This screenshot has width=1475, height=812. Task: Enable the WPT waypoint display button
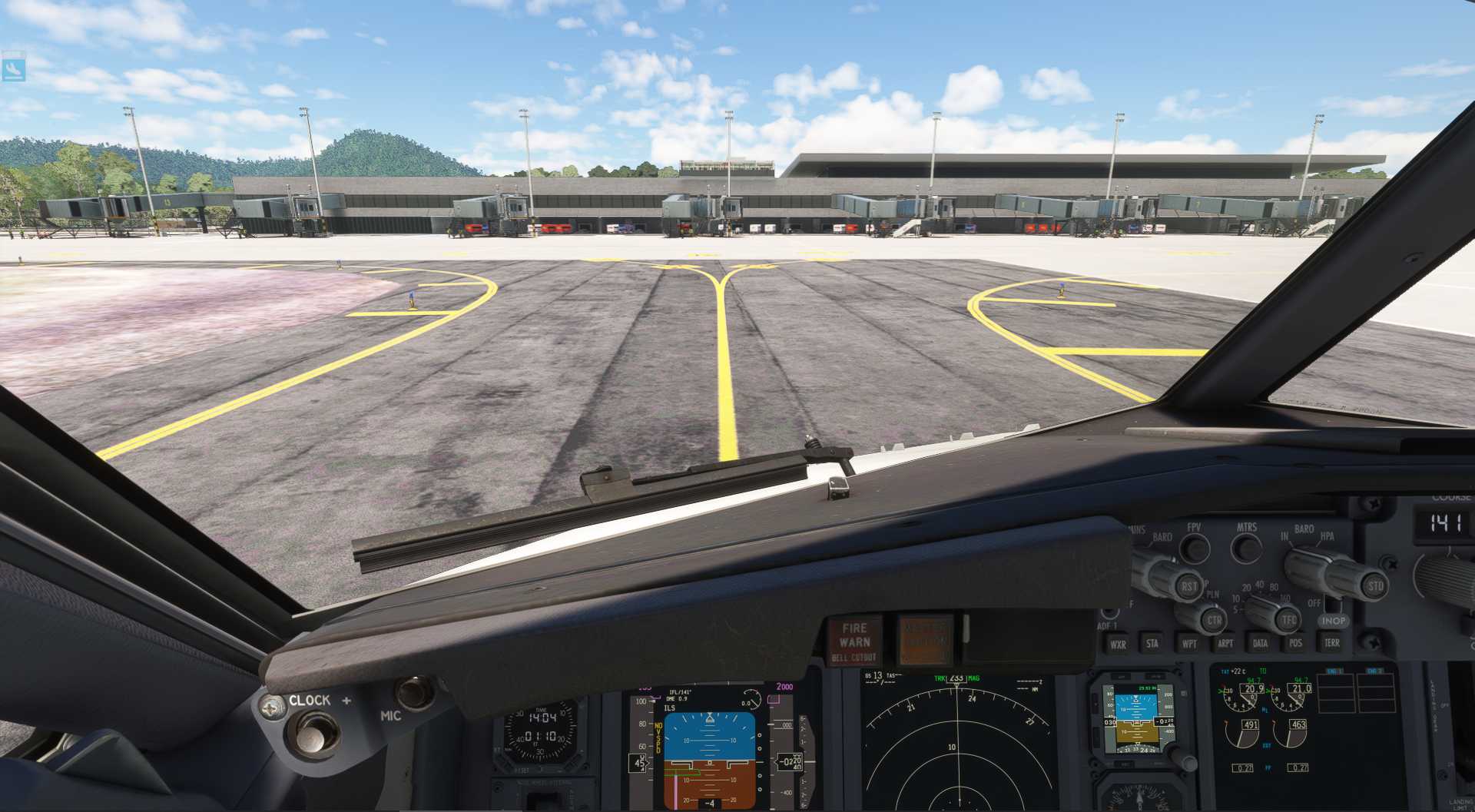(1189, 644)
